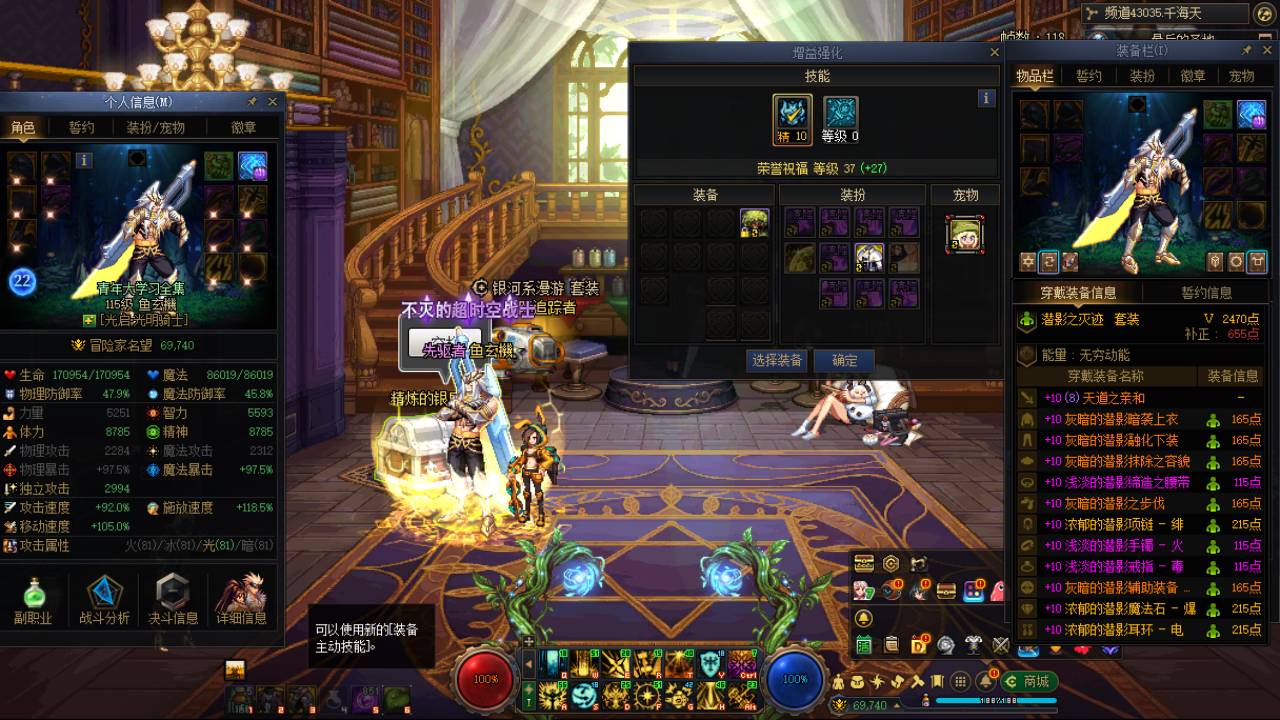This screenshot has width=1280, height=720.
Task: Click the info button in 增益强化
Action: [x=986, y=98]
